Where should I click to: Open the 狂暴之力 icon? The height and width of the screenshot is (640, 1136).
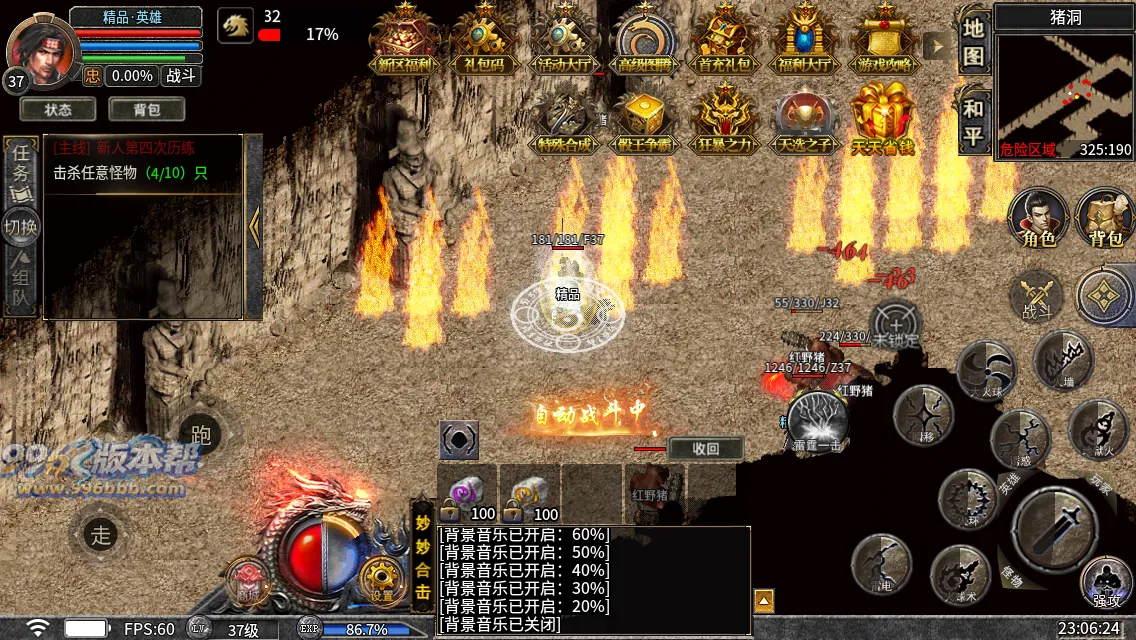tap(724, 123)
